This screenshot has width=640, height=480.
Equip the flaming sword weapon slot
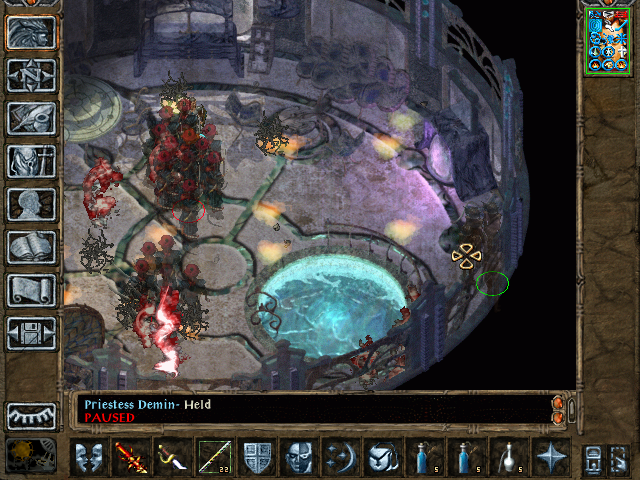131,458
